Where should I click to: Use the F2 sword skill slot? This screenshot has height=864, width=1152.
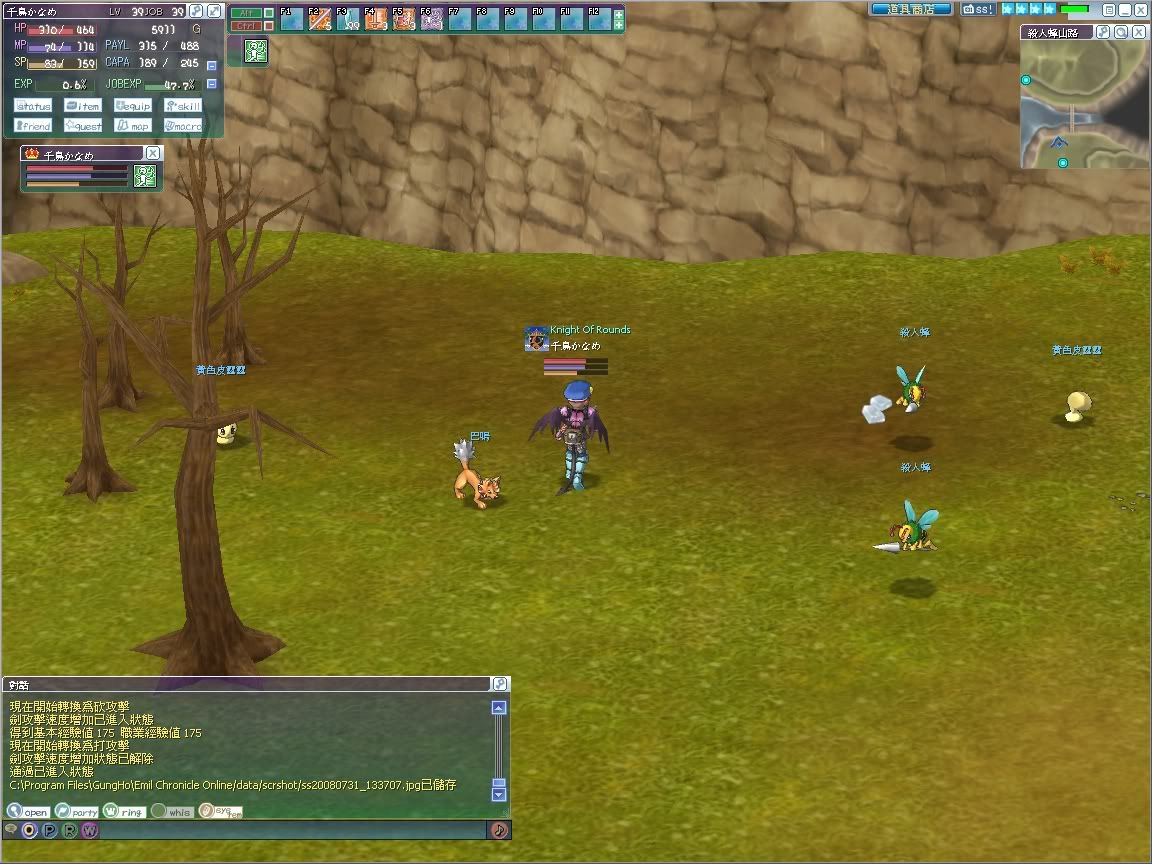(320, 19)
